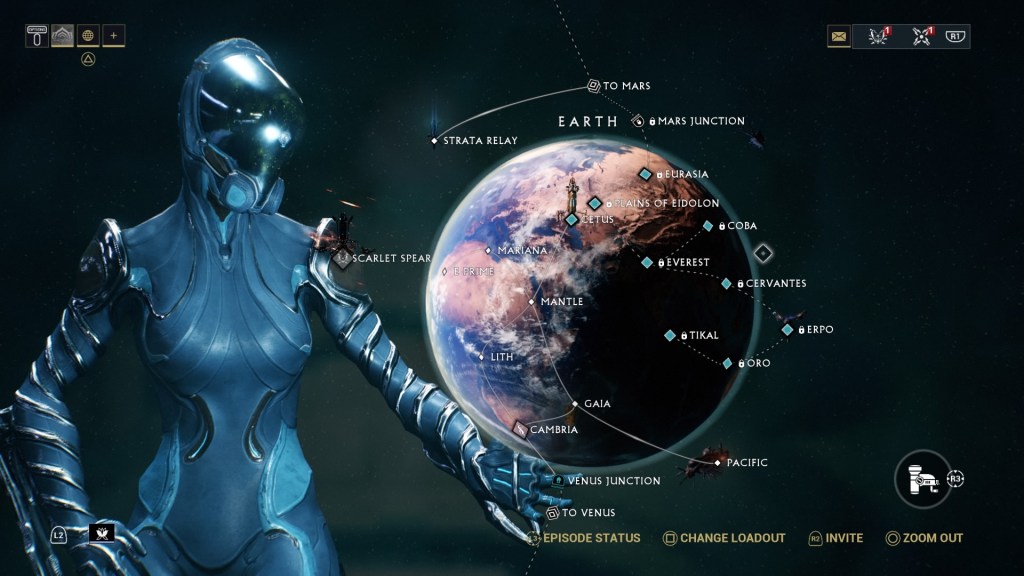Pick the Lith mission node
The height and width of the screenshot is (576, 1024).
click(482, 356)
